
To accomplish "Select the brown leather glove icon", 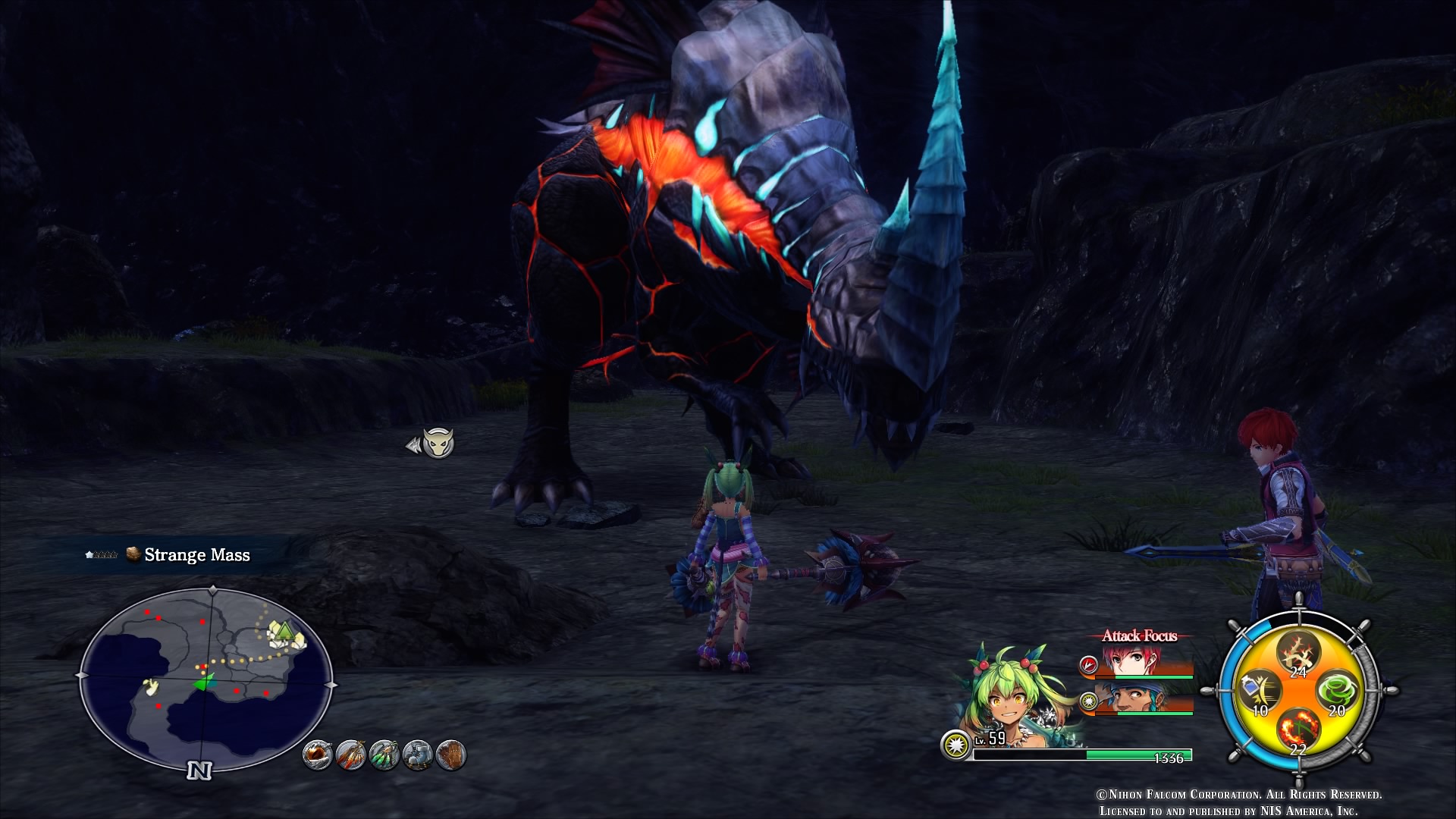I will pos(451,755).
